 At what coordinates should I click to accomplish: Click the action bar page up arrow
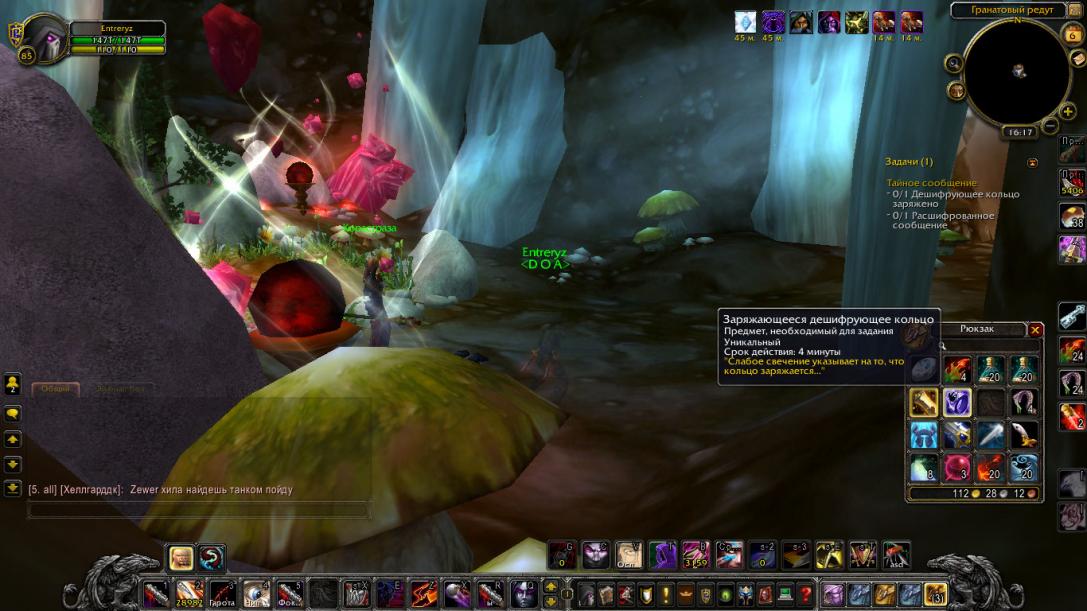551,586
